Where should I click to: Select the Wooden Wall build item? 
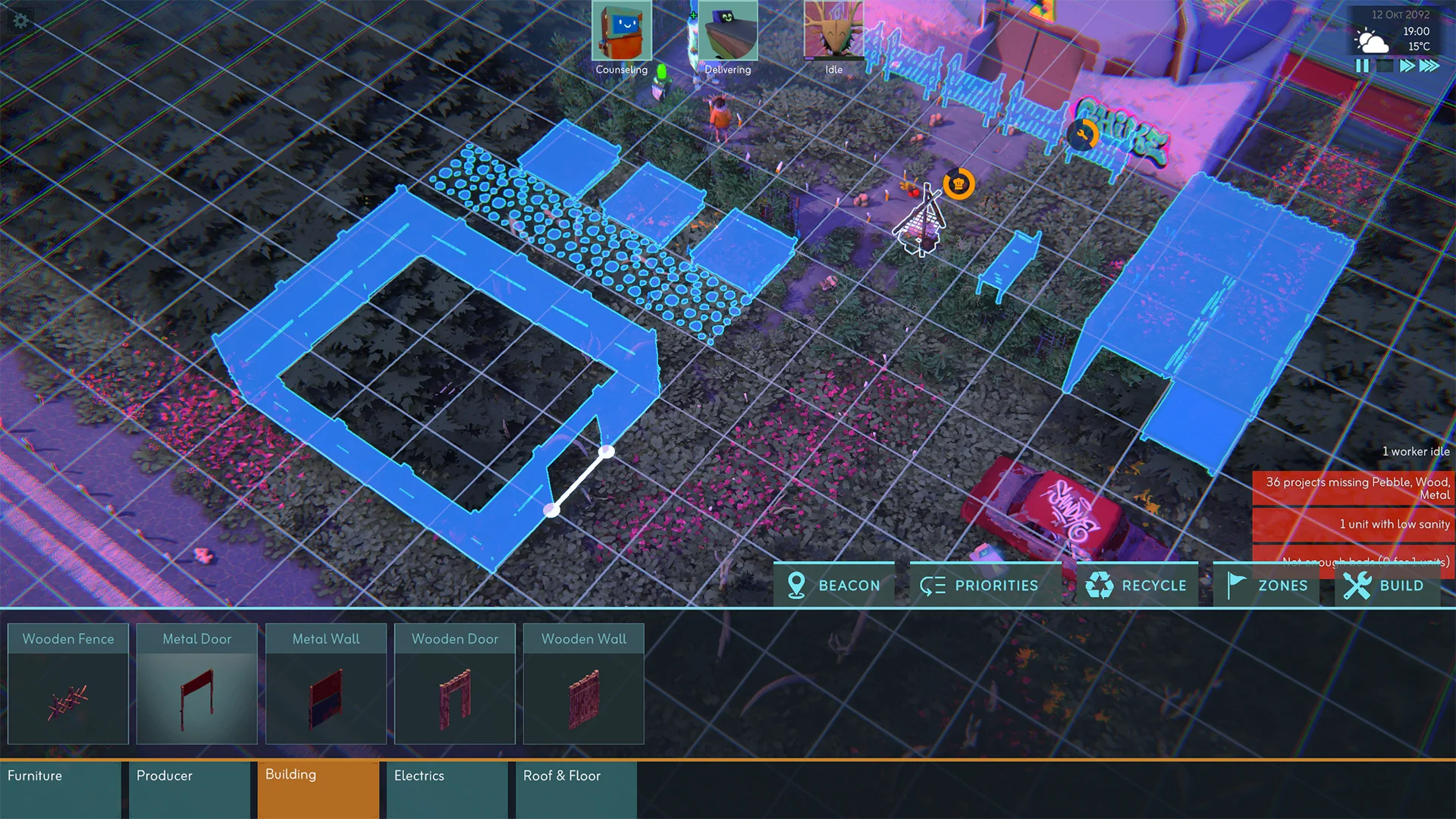click(x=584, y=683)
